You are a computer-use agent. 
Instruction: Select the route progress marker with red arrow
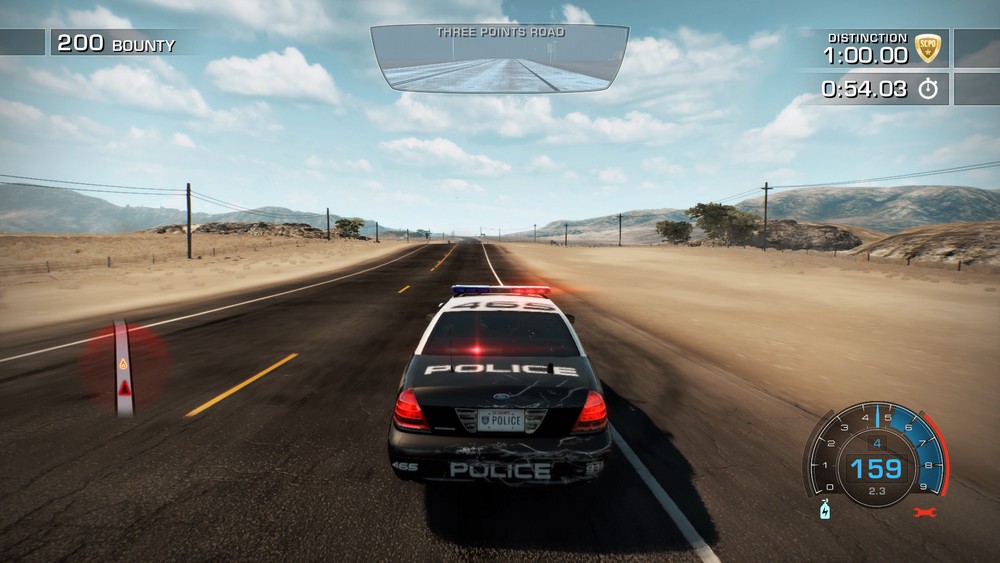pos(123,368)
